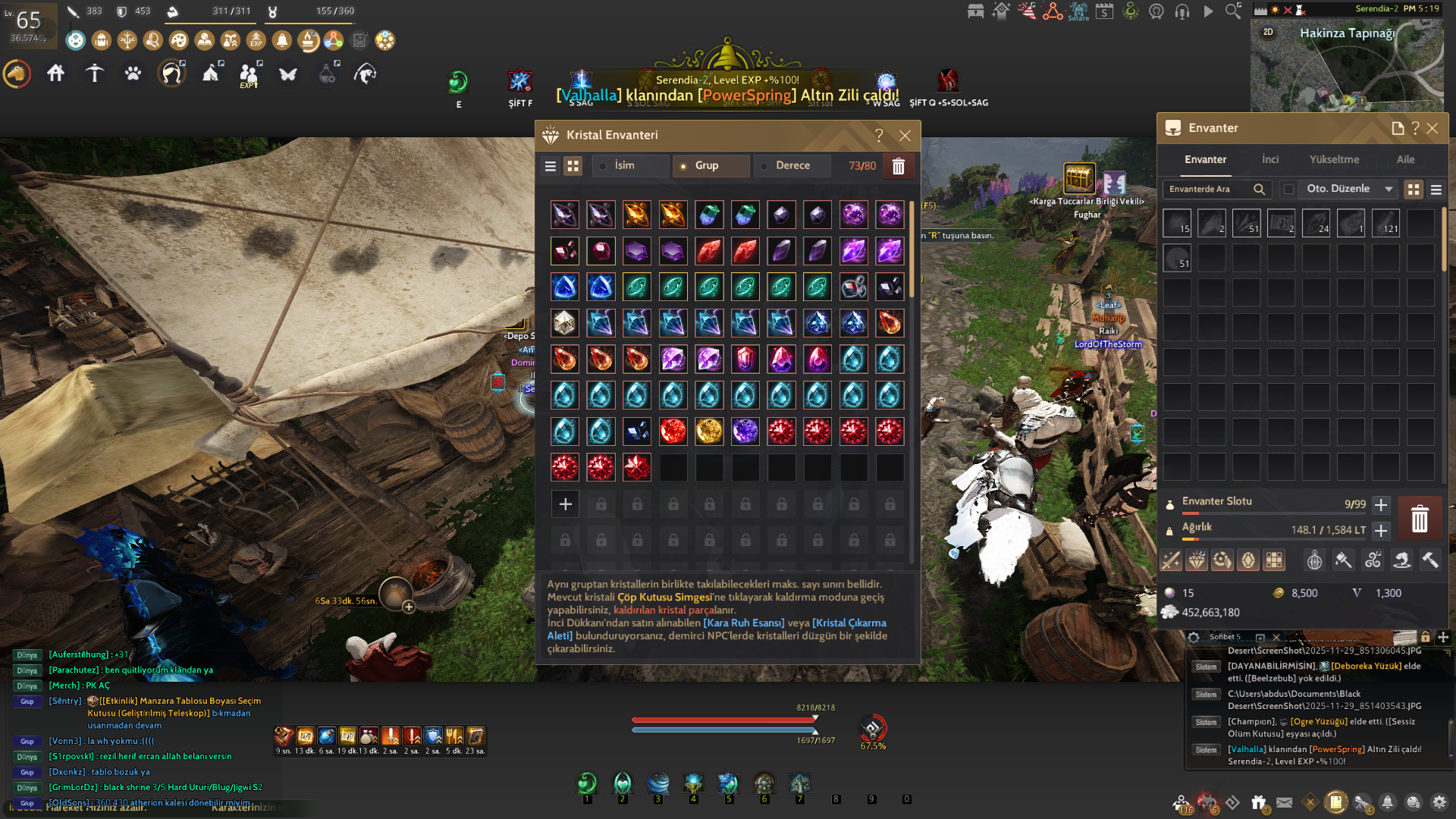Image resolution: width=1456 pixels, height=819 pixels.
Task: Close the Kristal Envanteri window
Action: click(905, 136)
